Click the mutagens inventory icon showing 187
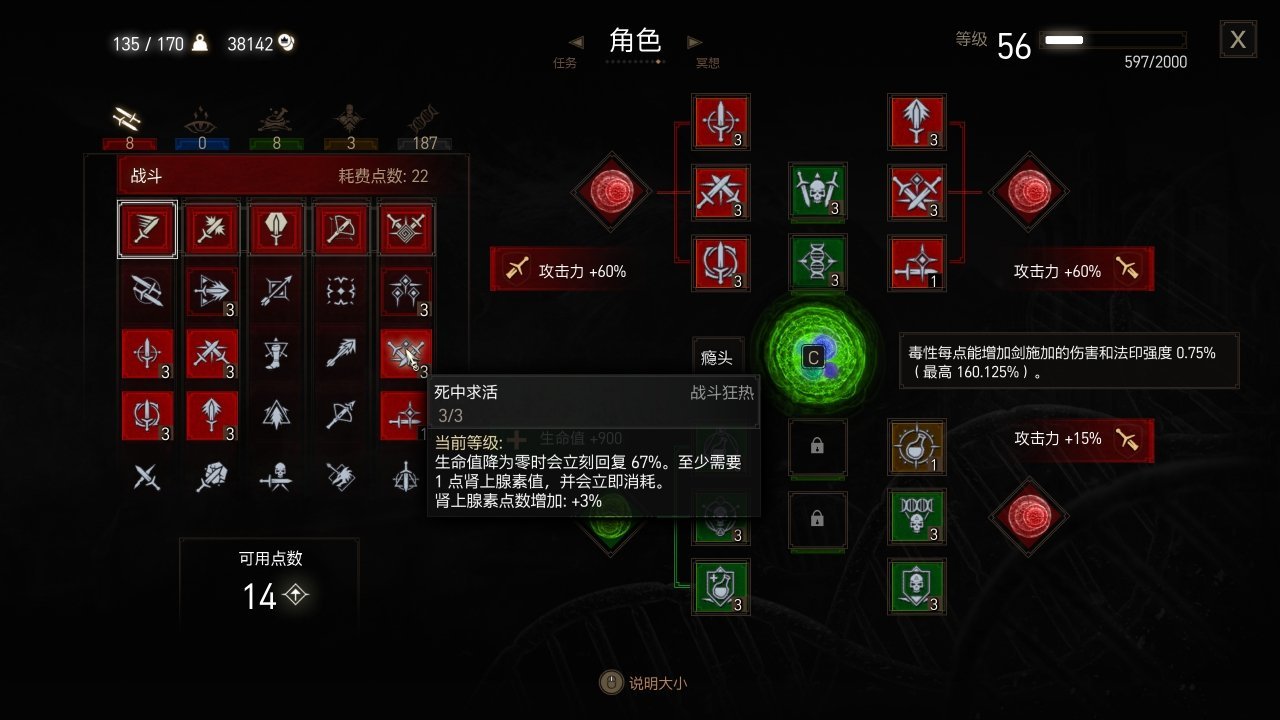 [x=424, y=120]
